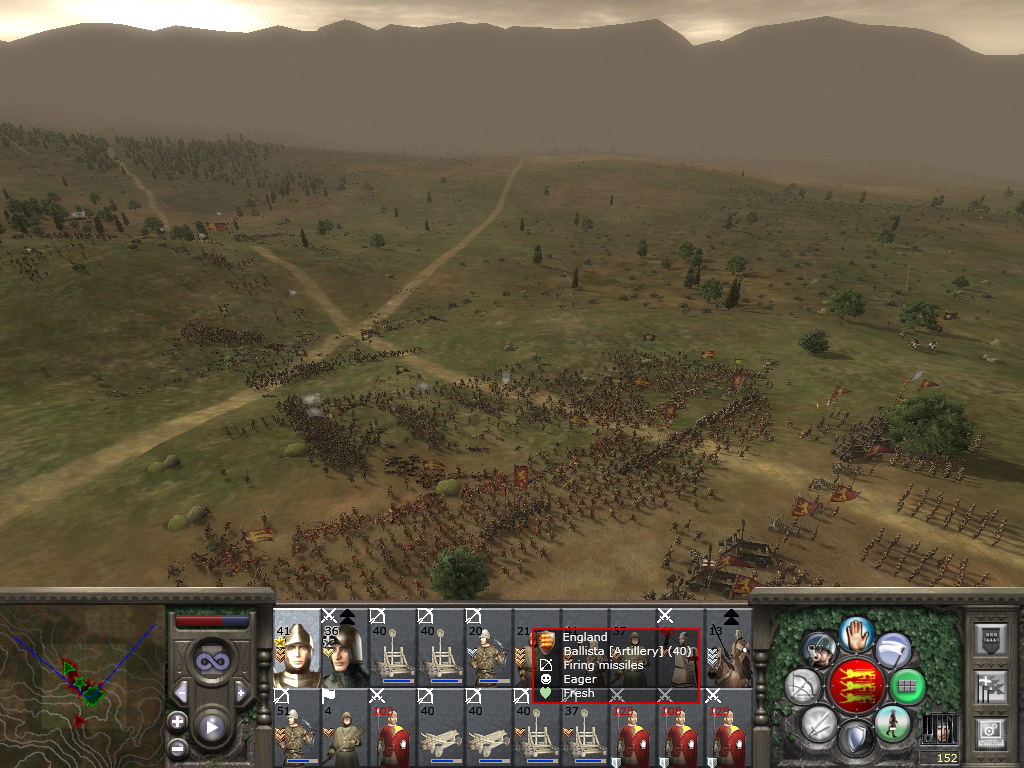
Task: Toggle skirmish mode with the bow icon
Action: click(803, 686)
